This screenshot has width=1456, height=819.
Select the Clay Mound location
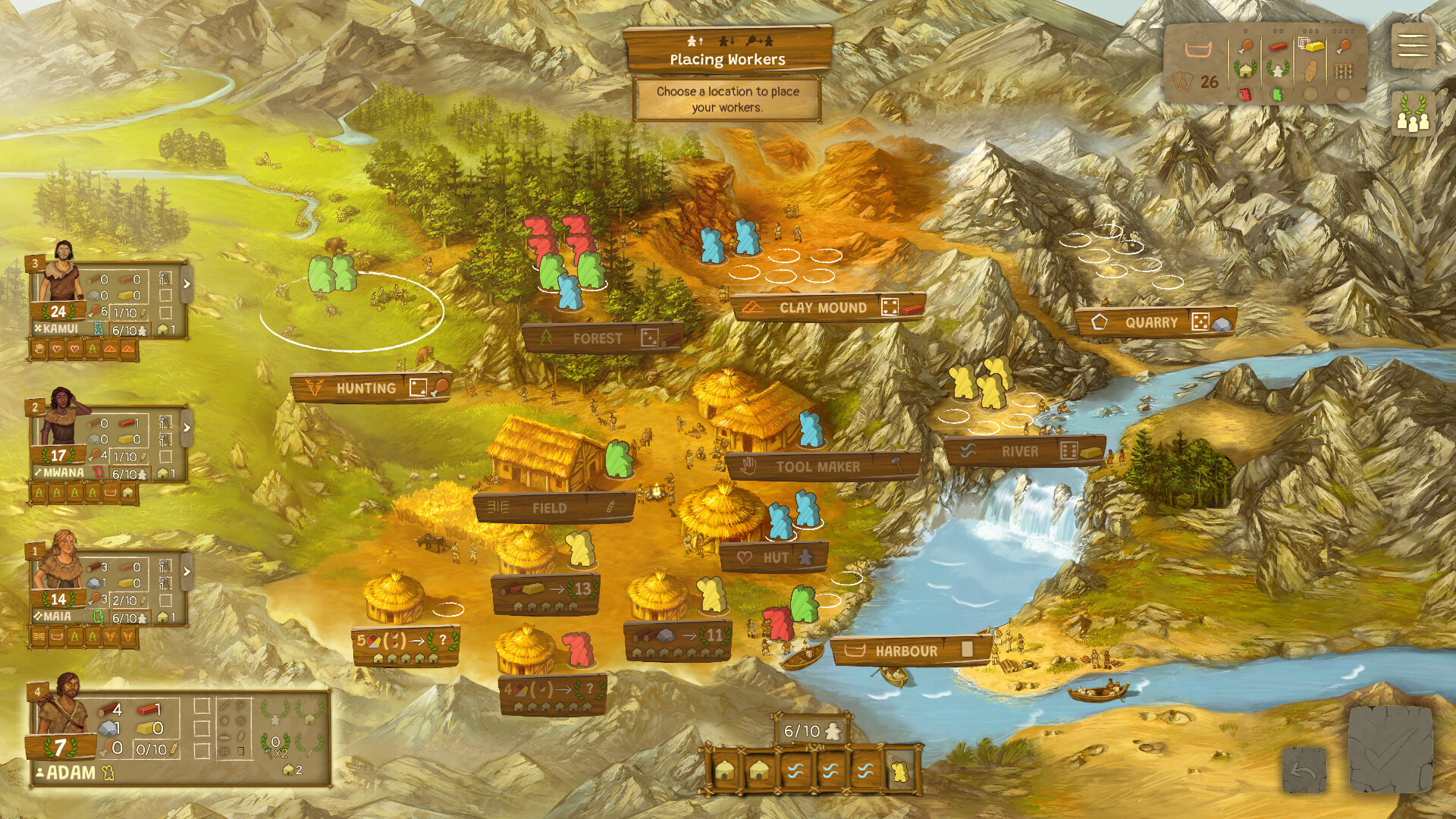click(827, 308)
